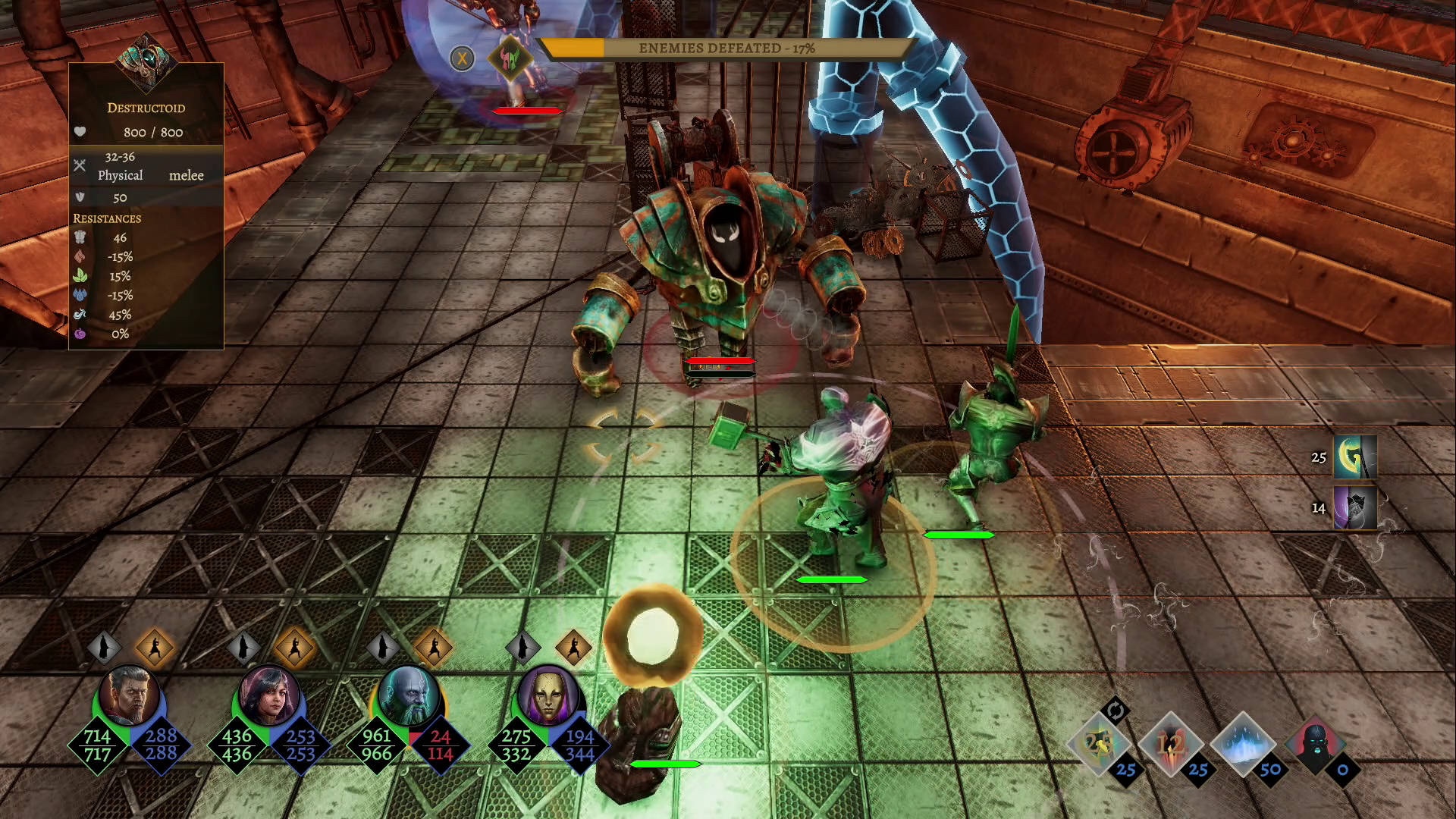Select the bald green-bearded dwarf portrait
Image resolution: width=1456 pixels, height=819 pixels.
[408, 696]
